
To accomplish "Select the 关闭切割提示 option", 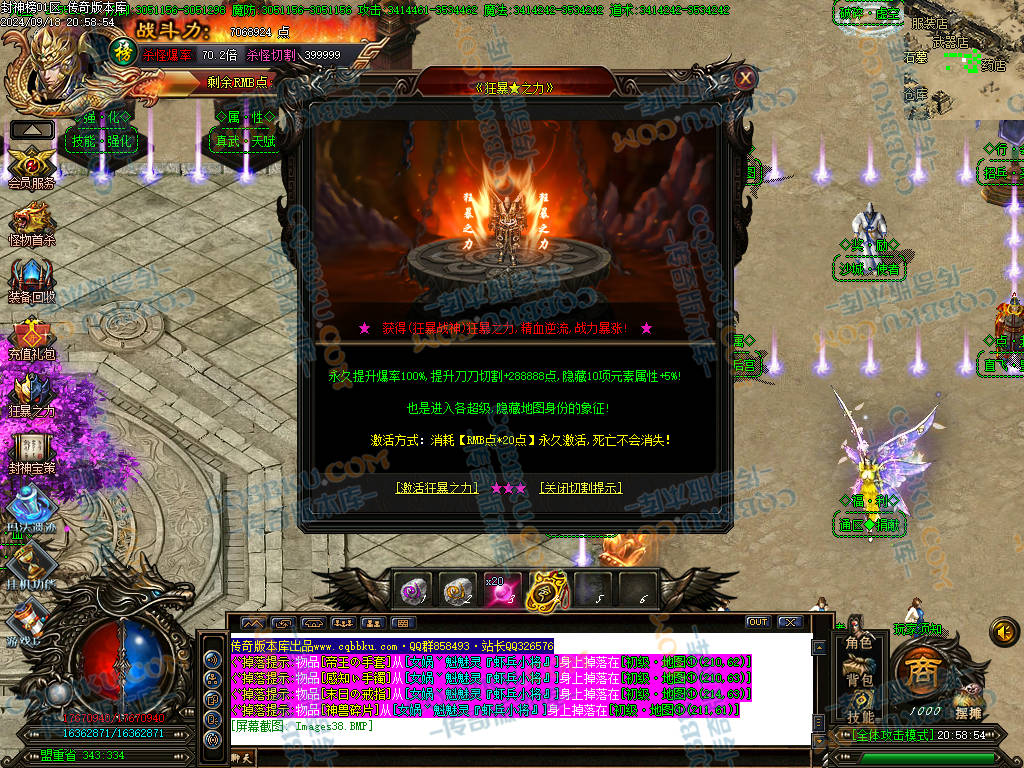I will point(581,488).
